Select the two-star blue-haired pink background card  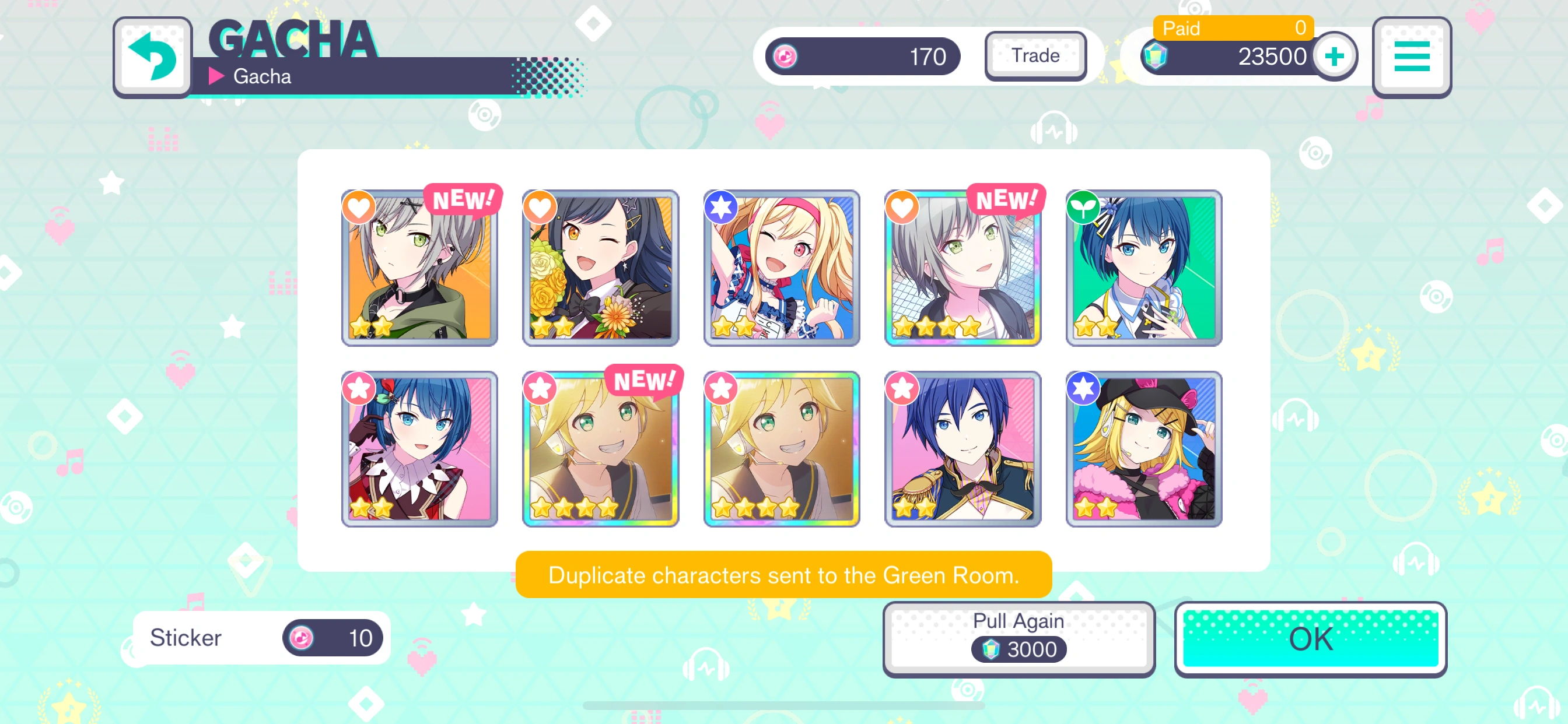(x=419, y=449)
